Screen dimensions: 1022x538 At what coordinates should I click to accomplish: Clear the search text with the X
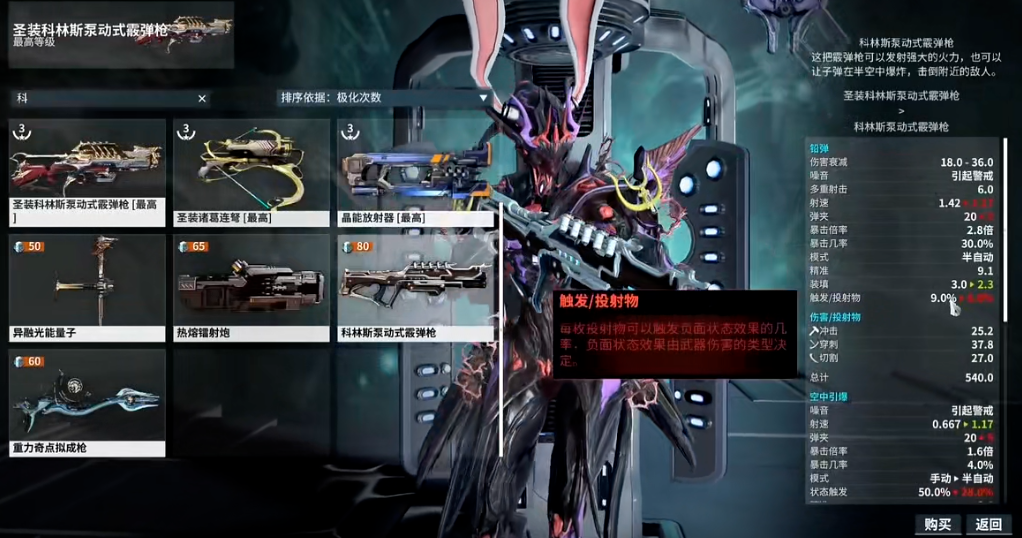pos(202,98)
